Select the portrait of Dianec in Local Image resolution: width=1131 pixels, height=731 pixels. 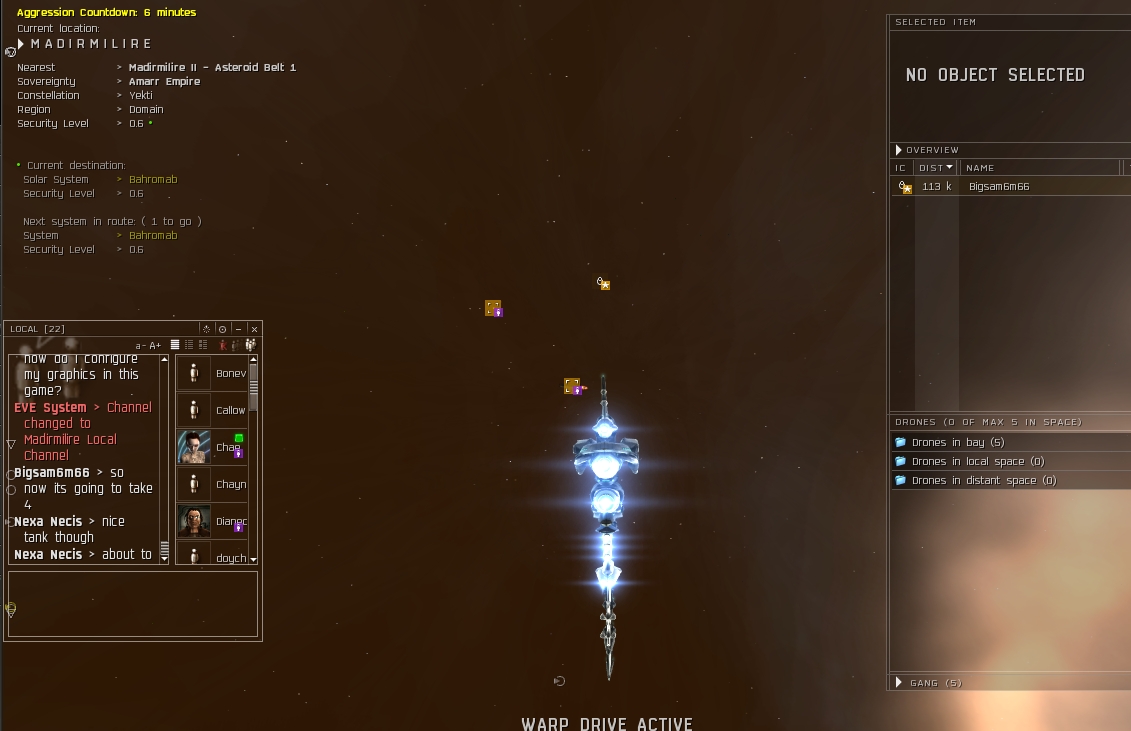[194, 521]
